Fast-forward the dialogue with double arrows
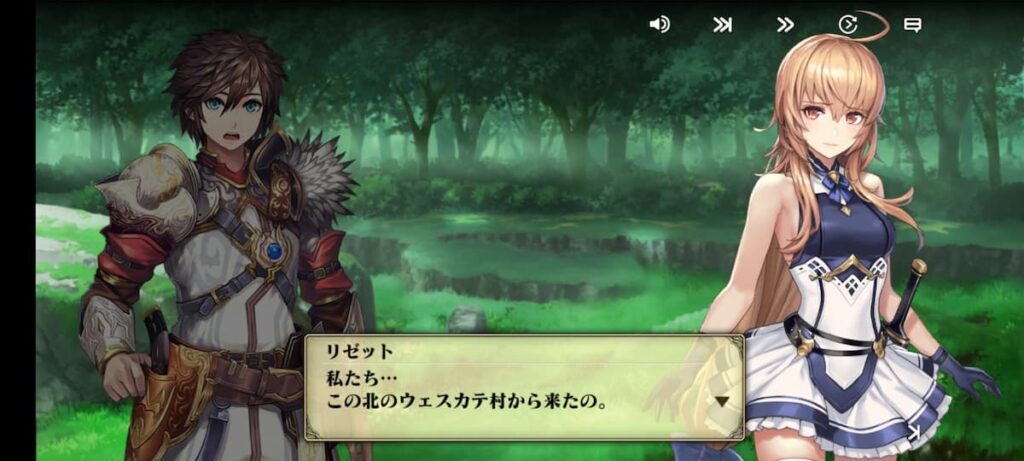The height and width of the screenshot is (461, 1024). pos(786,25)
